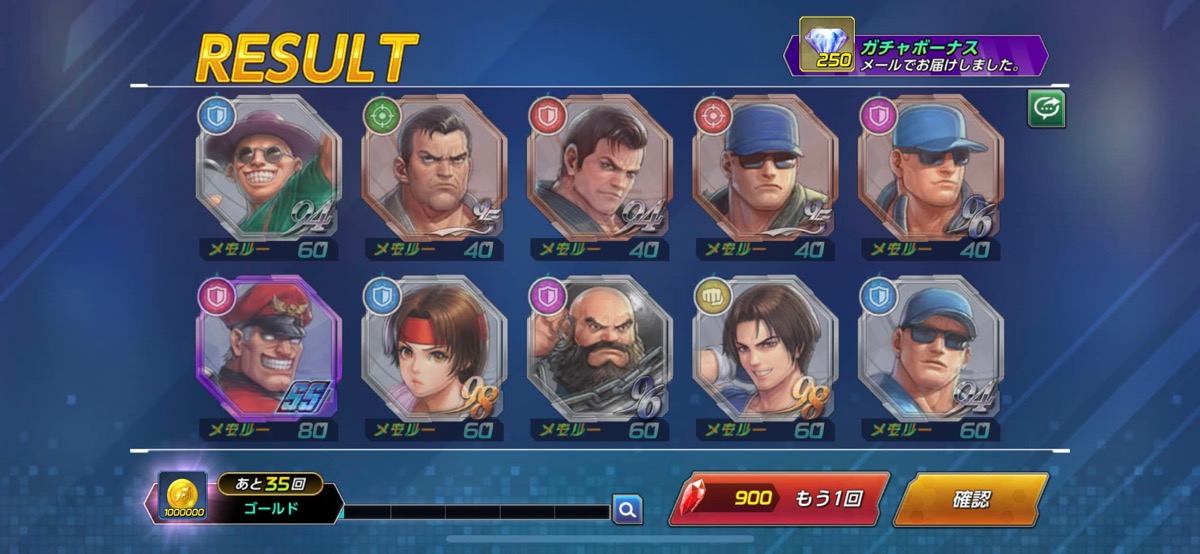Choose the red-headband girl '98 card

(x=435, y=348)
